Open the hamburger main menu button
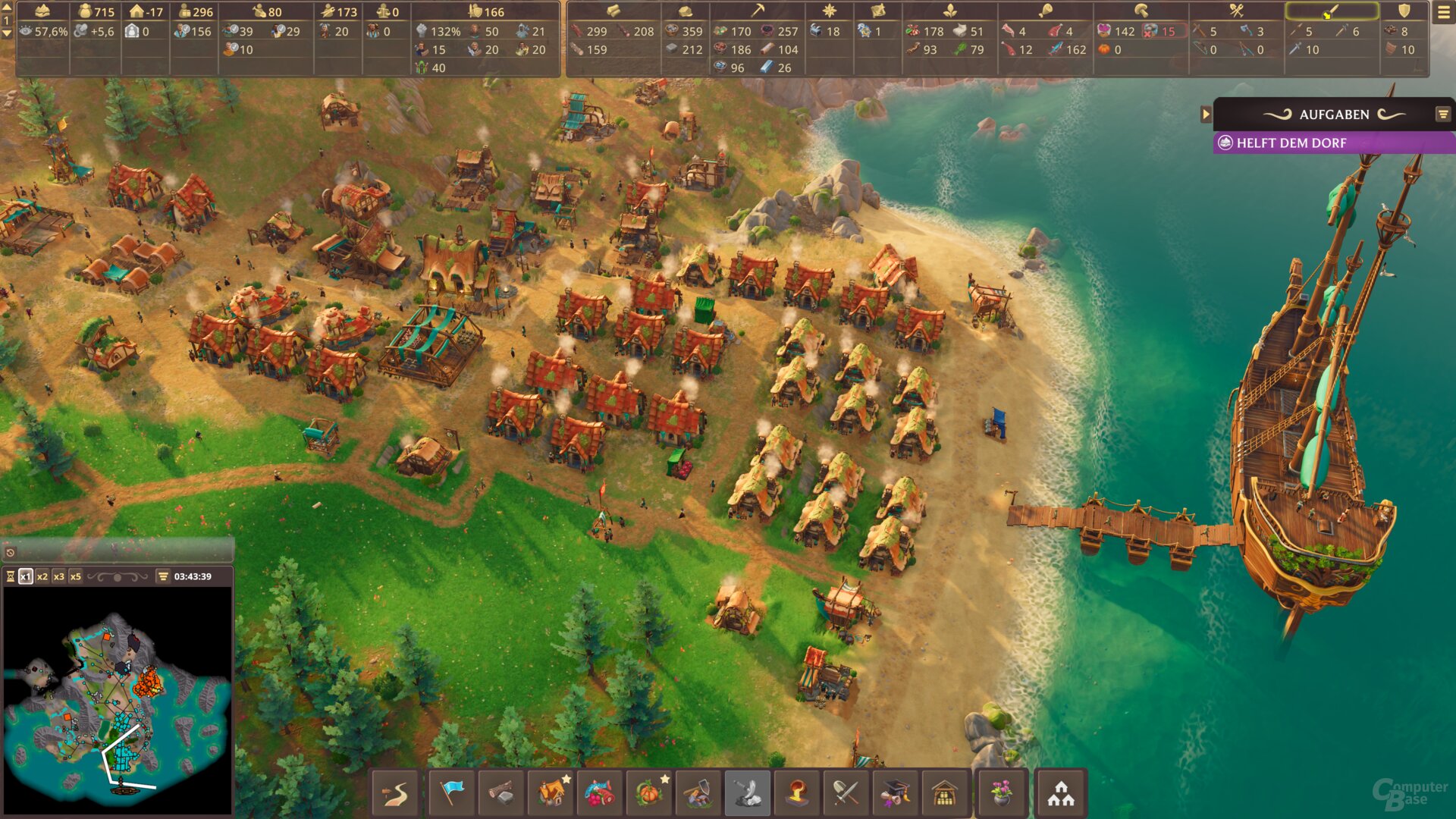The width and height of the screenshot is (1456, 819). [x=1443, y=12]
